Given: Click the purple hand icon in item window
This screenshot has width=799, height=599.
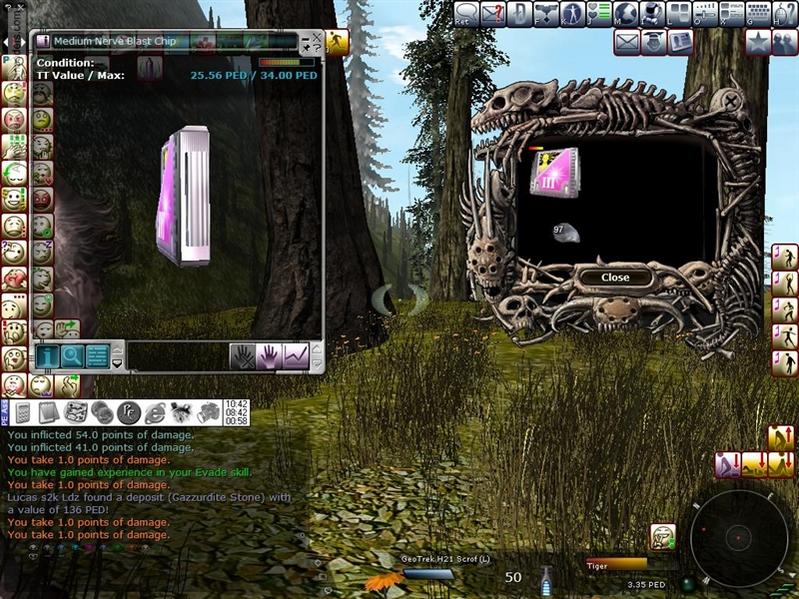Looking at the screenshot, I should tap(268, 355).
